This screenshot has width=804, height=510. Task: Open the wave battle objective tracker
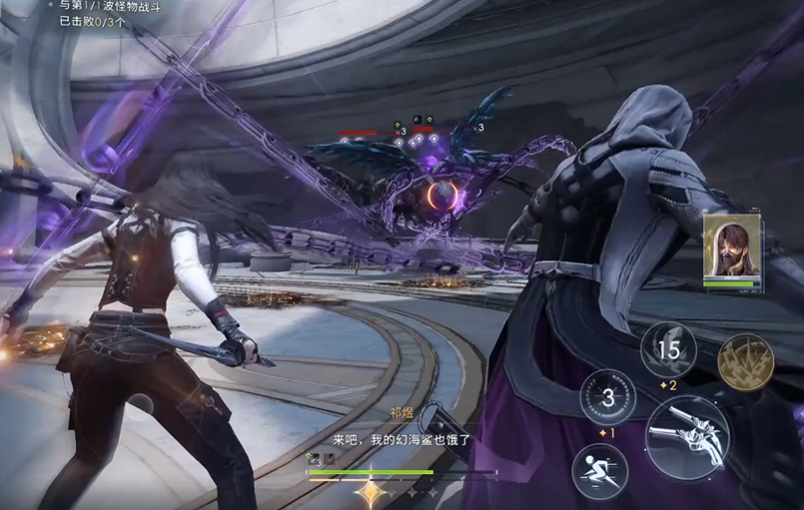[96, 13]
